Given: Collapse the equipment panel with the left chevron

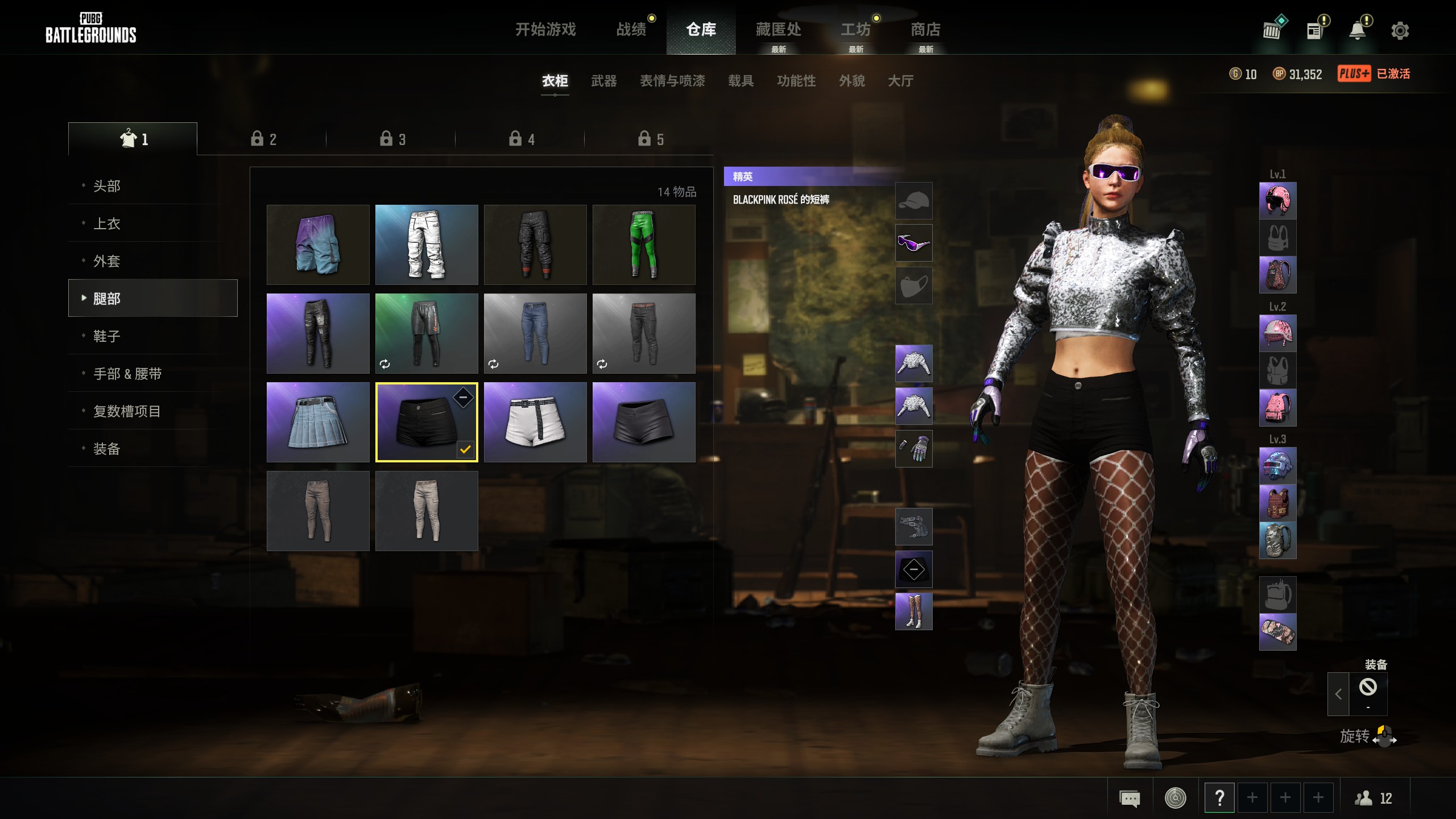Looking at the screenshot, I should coord(1337,694).
